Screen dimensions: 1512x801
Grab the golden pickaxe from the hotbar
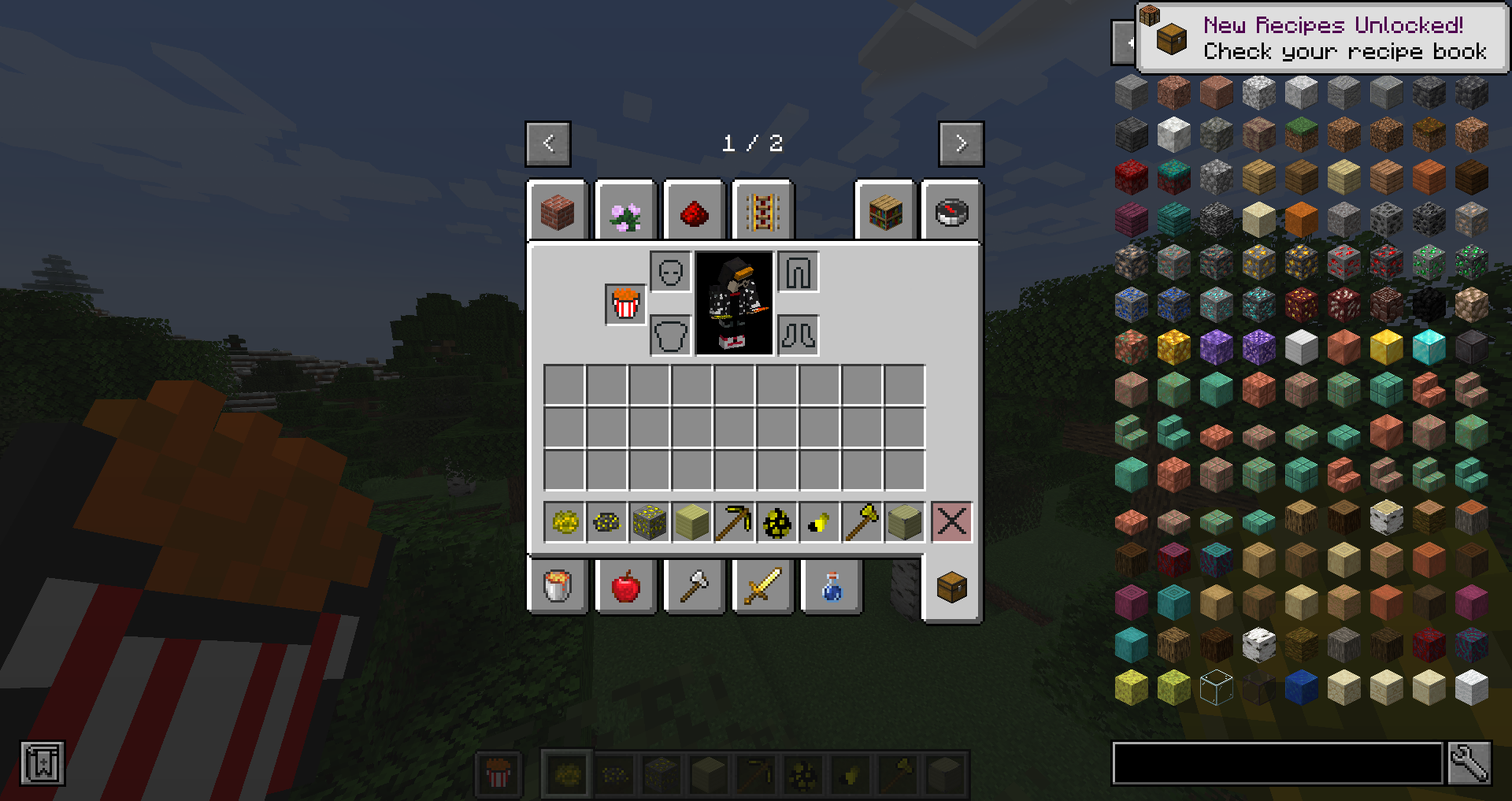click(734, 521)
